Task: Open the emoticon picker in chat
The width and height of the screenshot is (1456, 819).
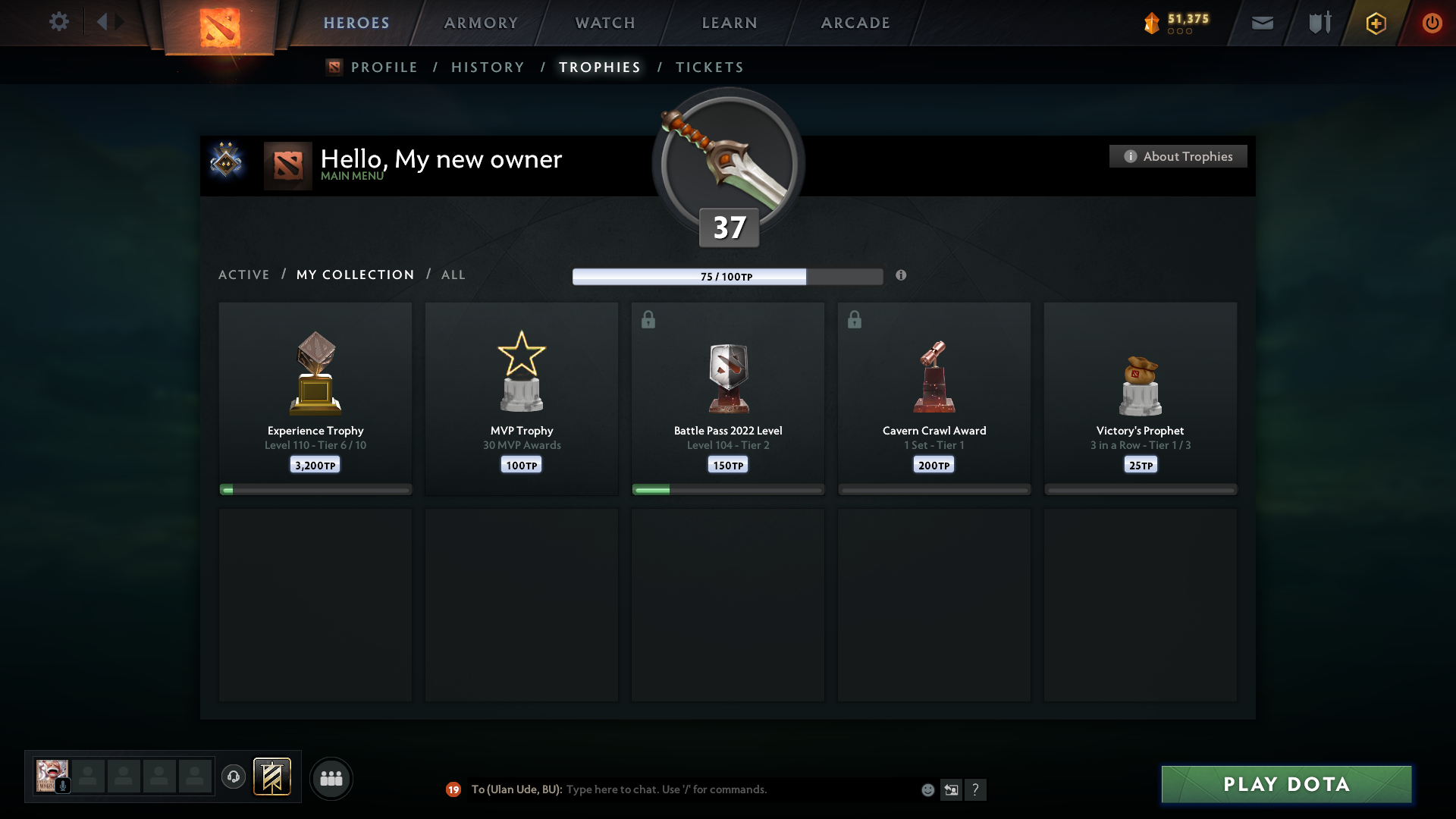Action: [x=927, y=789]
